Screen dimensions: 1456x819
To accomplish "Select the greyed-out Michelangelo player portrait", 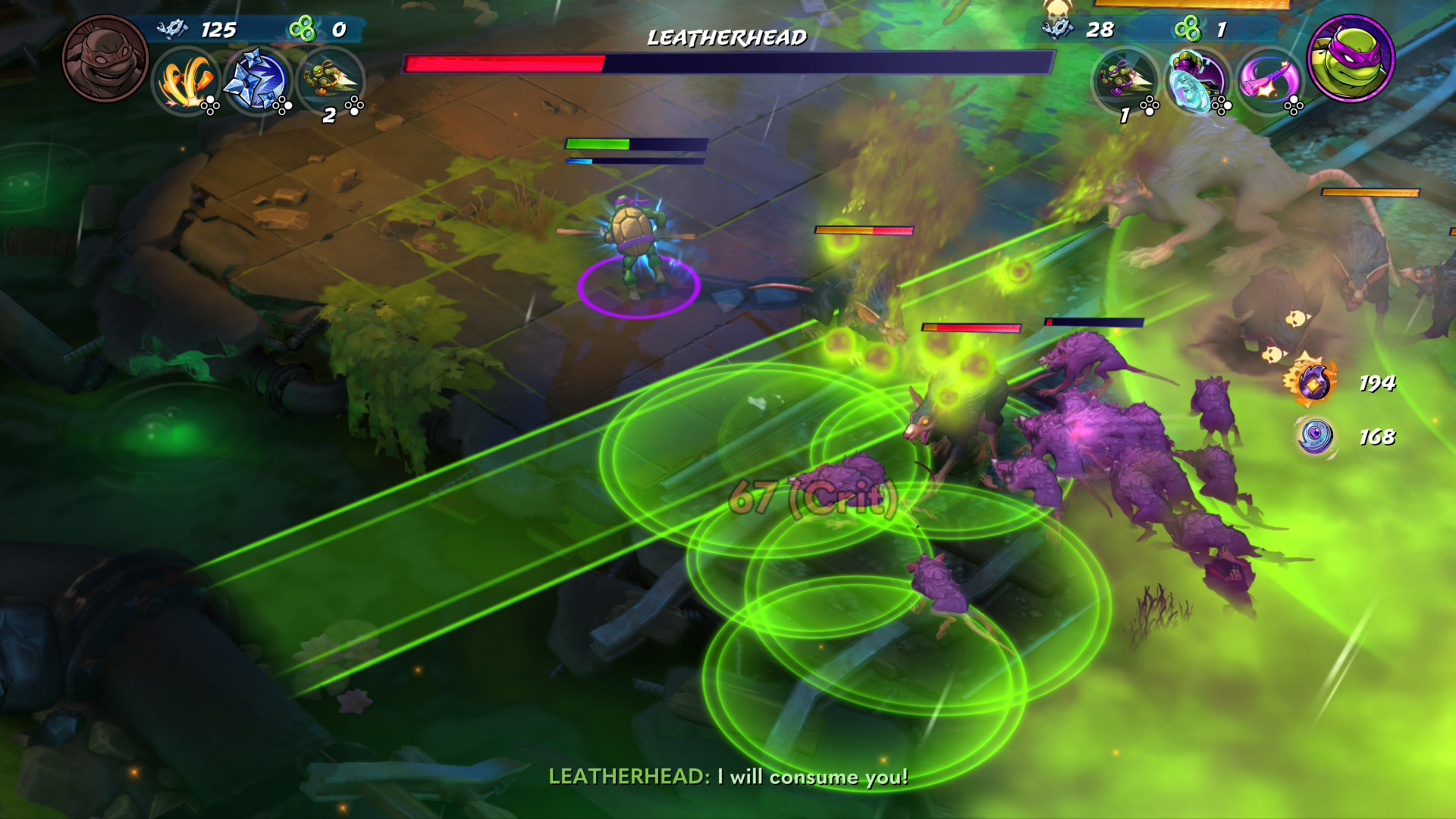I will [x=105, y=58].
